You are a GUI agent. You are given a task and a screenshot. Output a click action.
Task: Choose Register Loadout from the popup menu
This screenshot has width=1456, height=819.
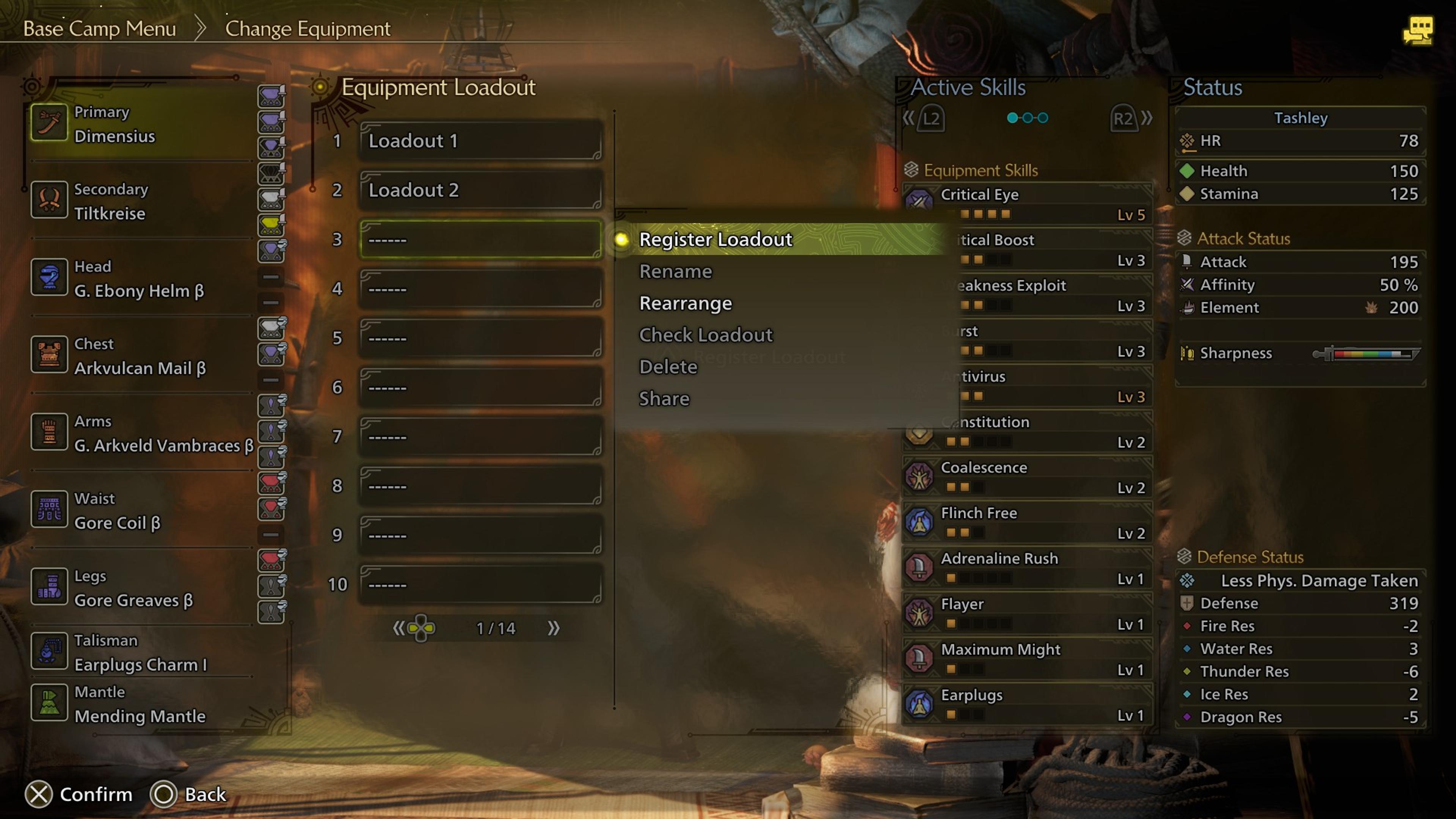pyautogui.click(x=715, y=240)
